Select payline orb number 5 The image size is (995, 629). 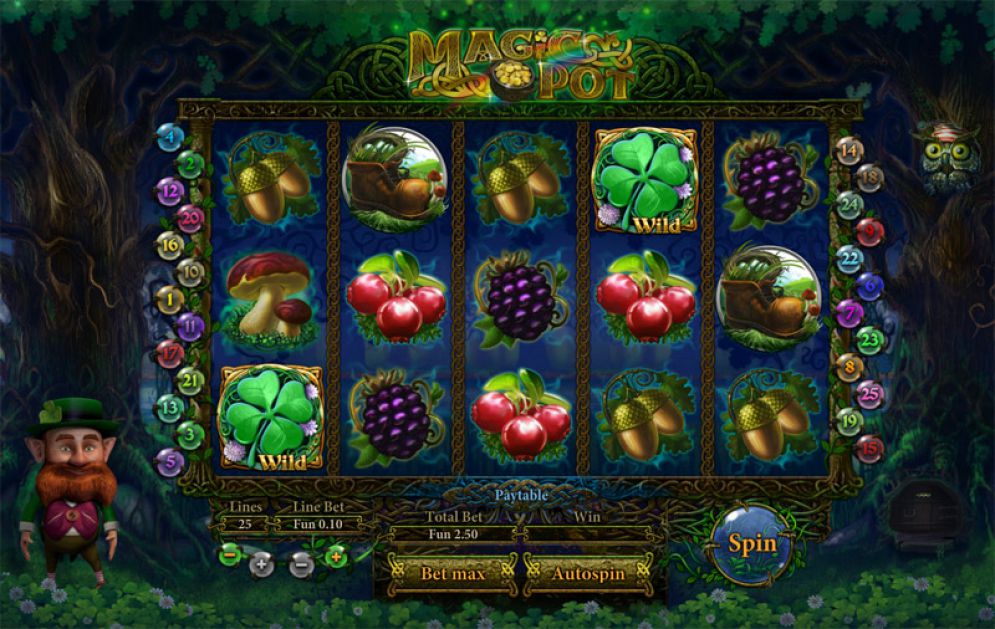point(169,462)
